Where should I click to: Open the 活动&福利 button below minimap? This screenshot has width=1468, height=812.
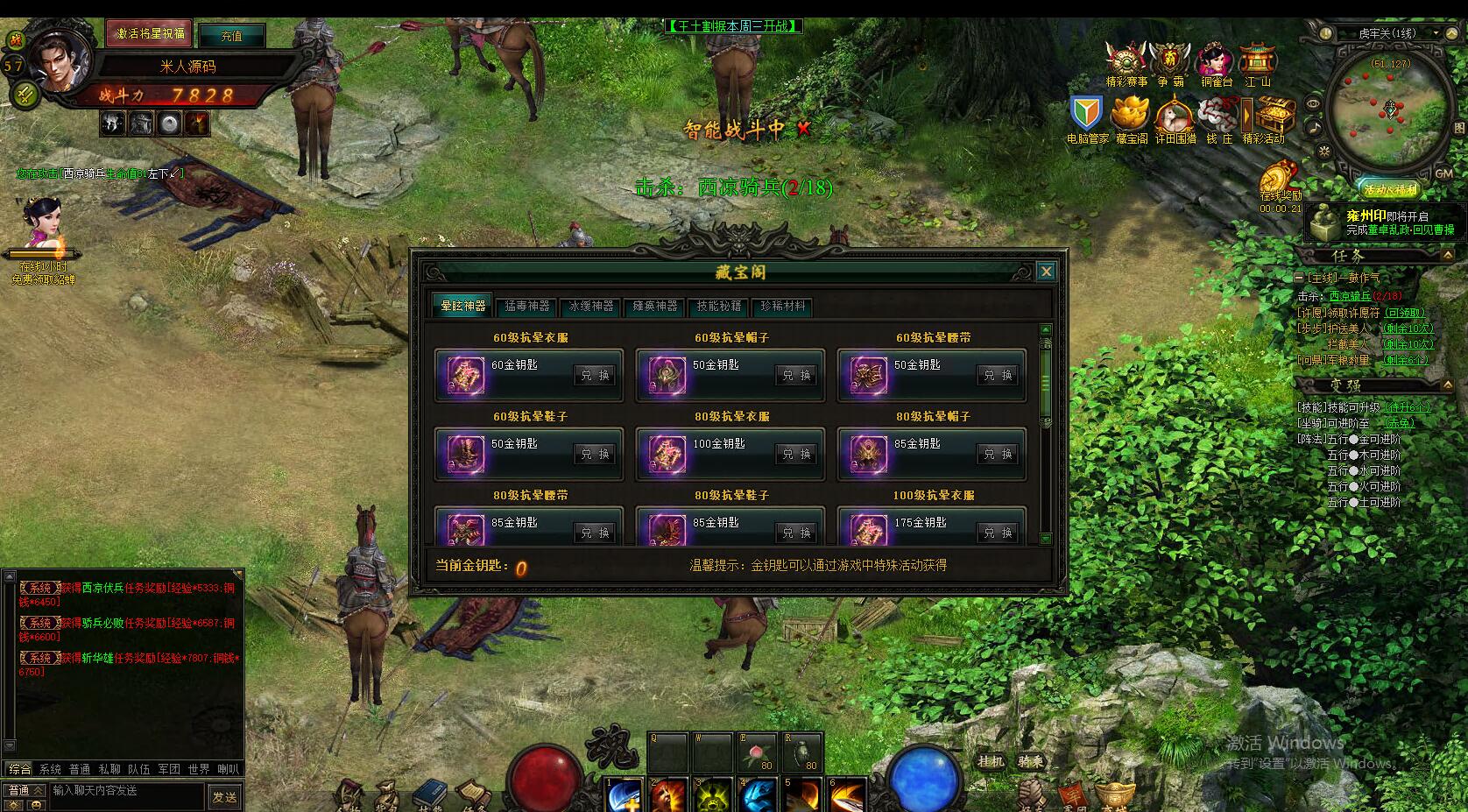1389,189
